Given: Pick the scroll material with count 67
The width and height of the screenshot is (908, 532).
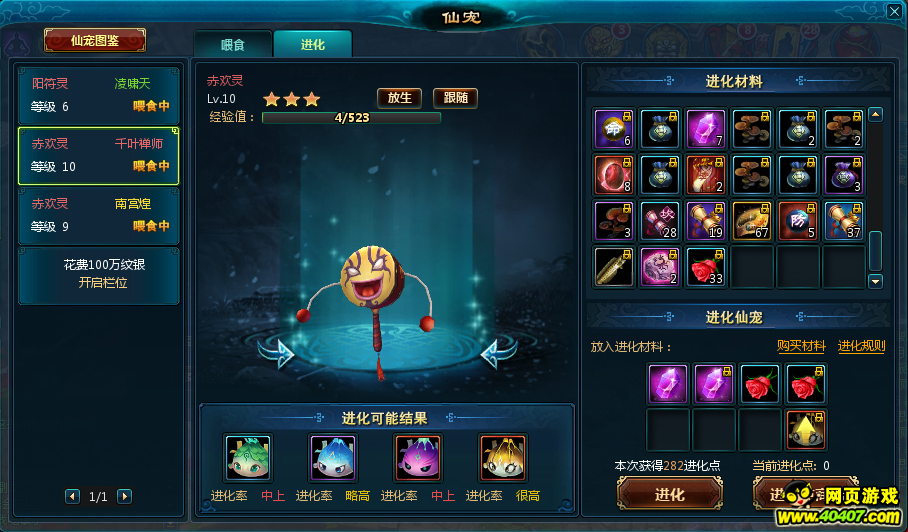Looking at the screenshot, I should tap(752, 221).
